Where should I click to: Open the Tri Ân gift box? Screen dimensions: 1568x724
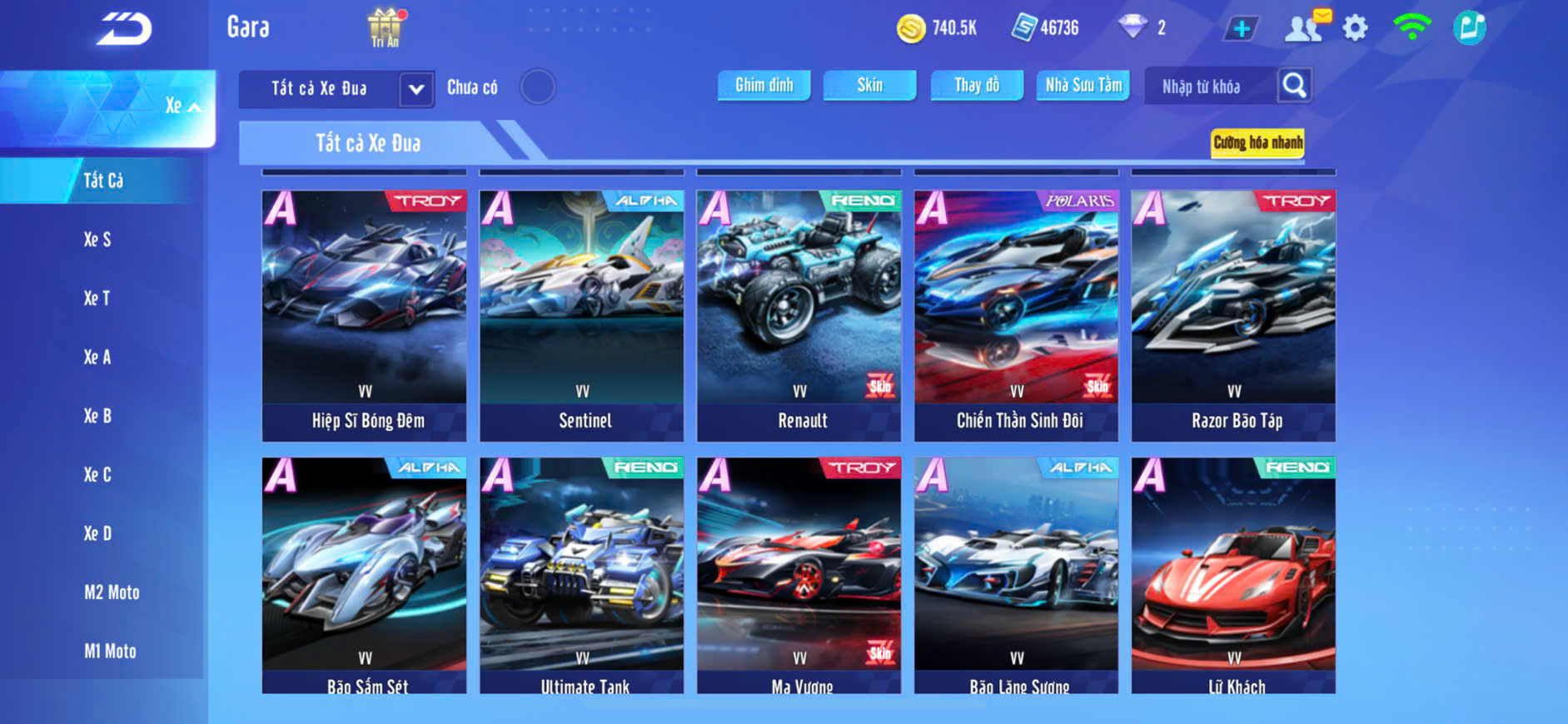(384, 27)
